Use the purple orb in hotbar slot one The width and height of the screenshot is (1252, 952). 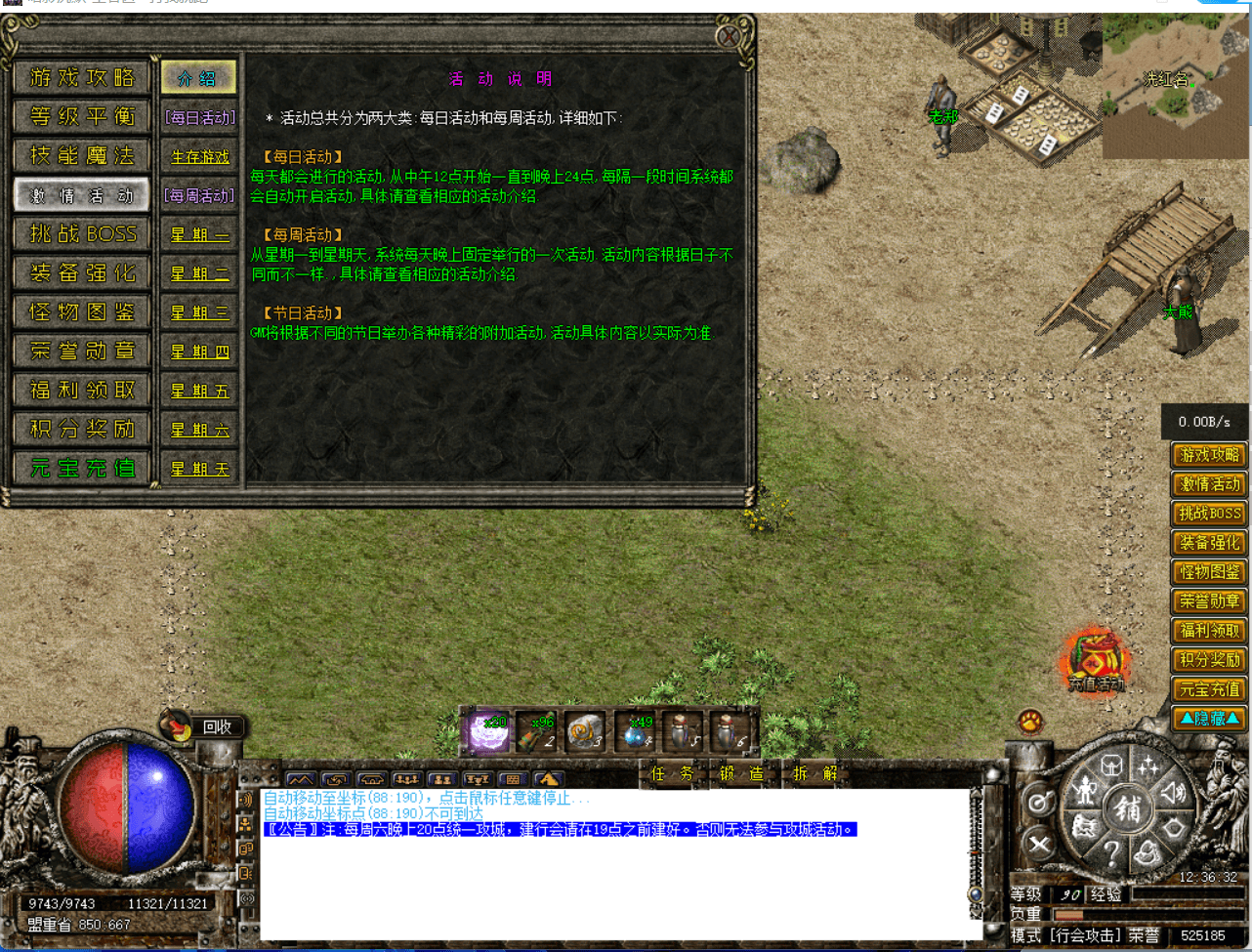[x=487, y=732]
